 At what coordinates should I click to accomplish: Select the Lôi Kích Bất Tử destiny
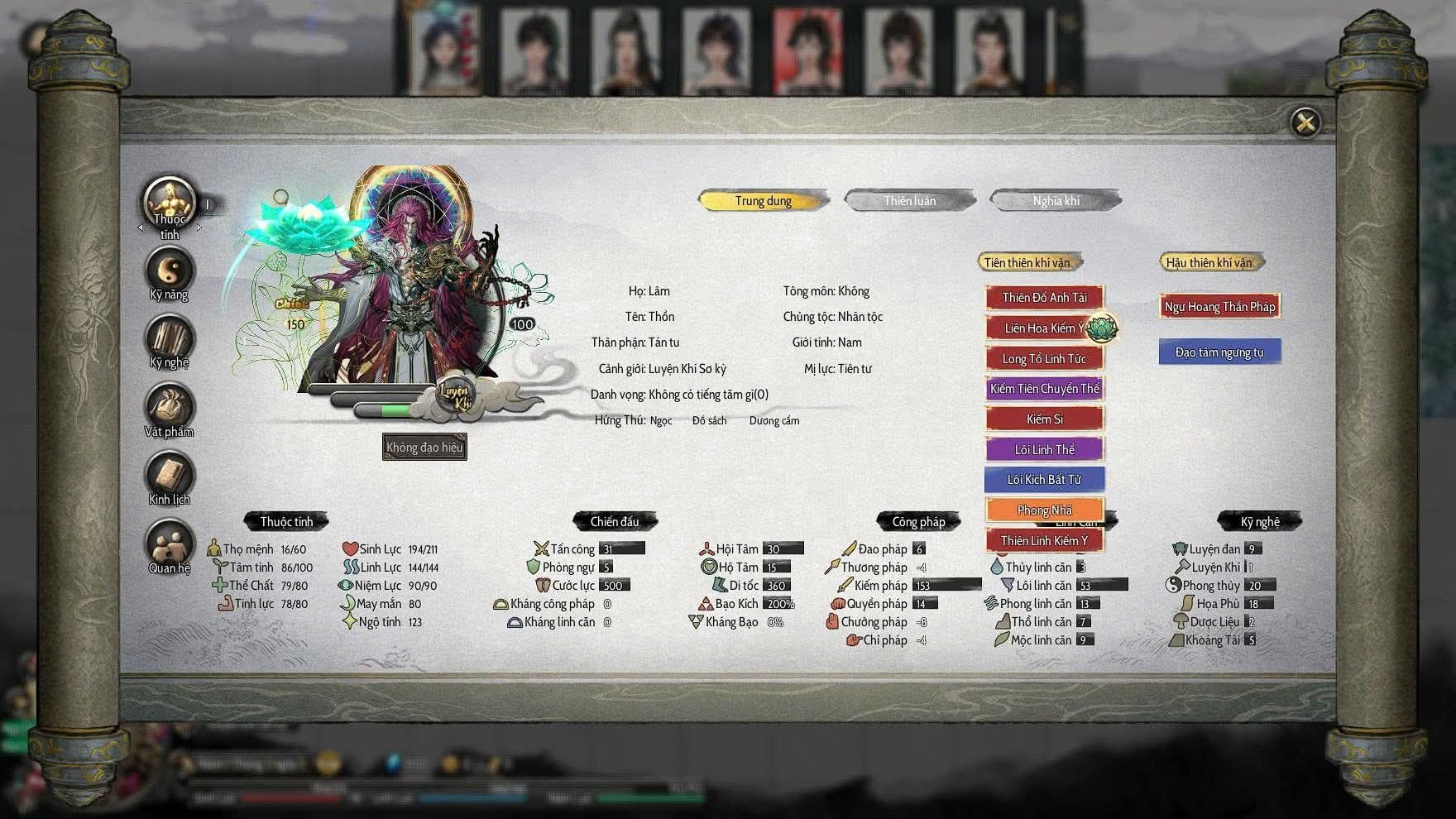point(1044,480)
